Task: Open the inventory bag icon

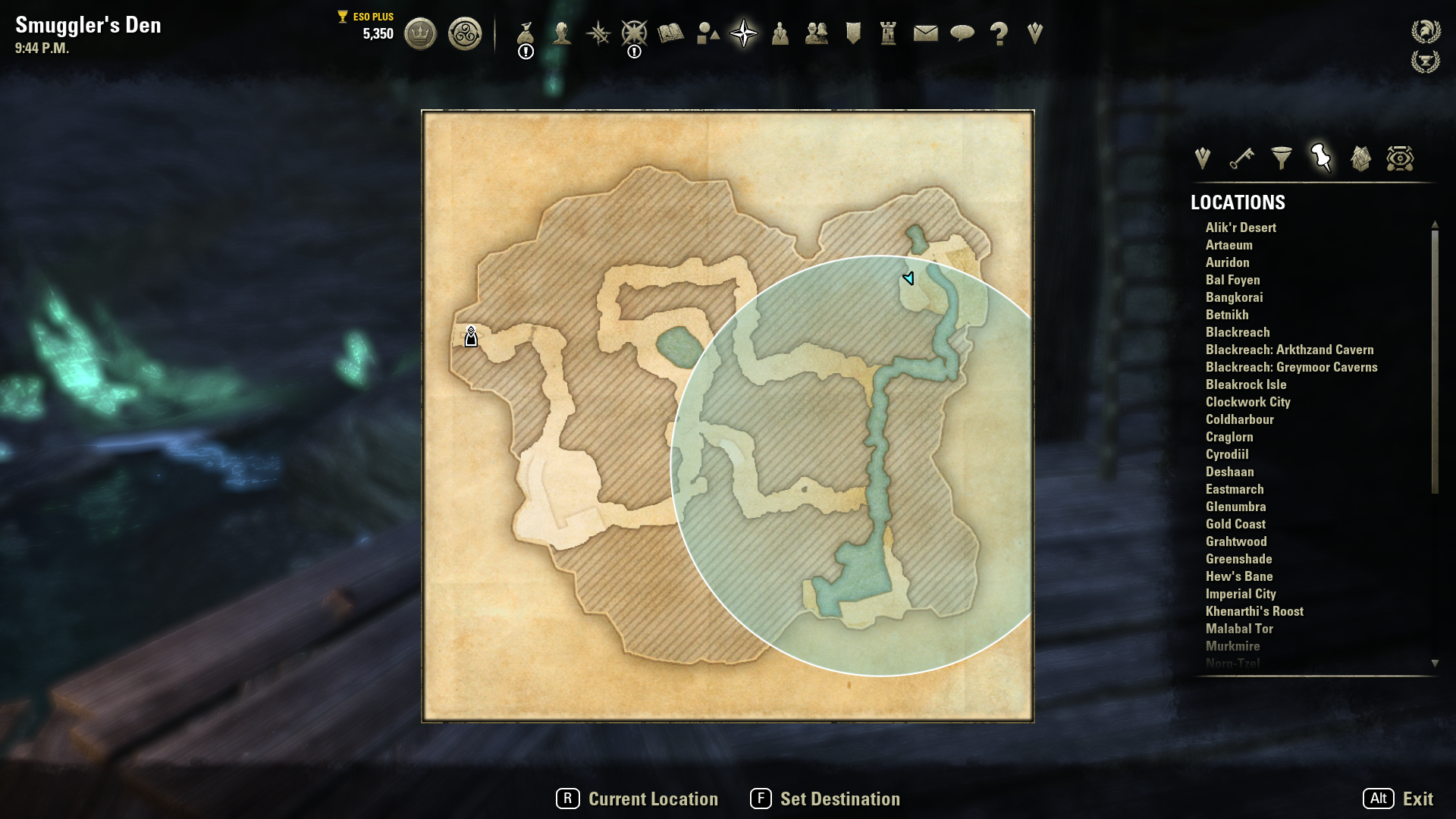Action: click(526, 34)
